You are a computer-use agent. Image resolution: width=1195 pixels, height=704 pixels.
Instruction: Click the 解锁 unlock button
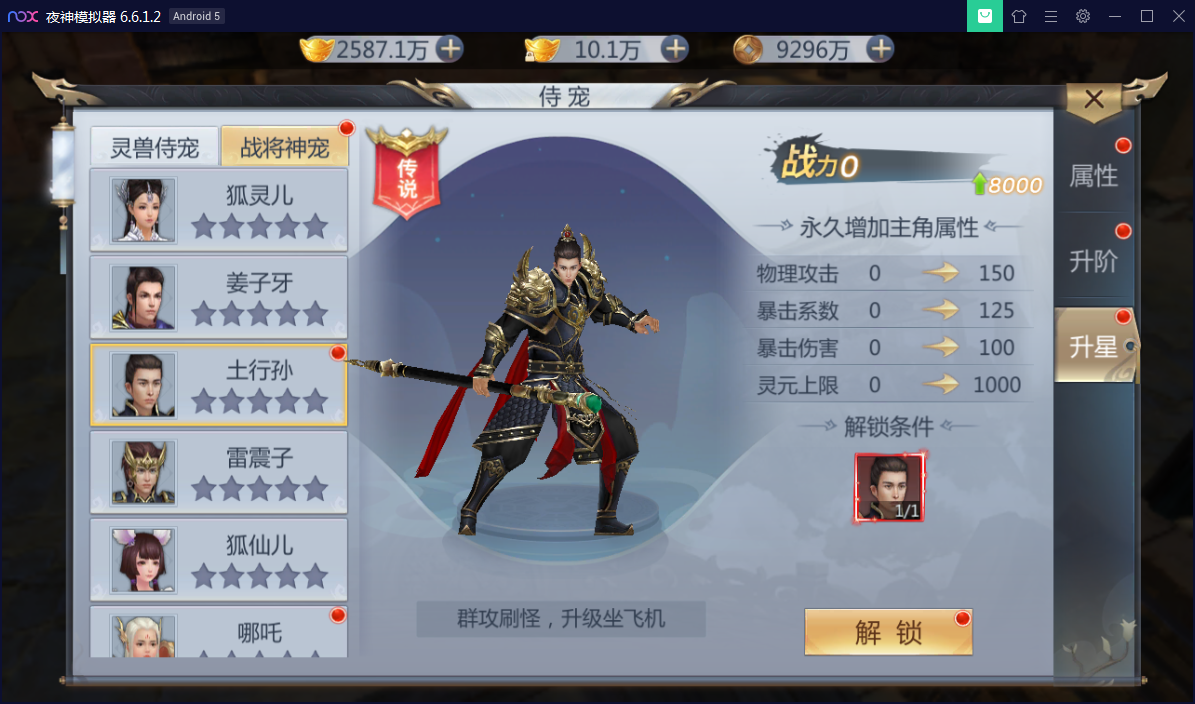[887, 632]
